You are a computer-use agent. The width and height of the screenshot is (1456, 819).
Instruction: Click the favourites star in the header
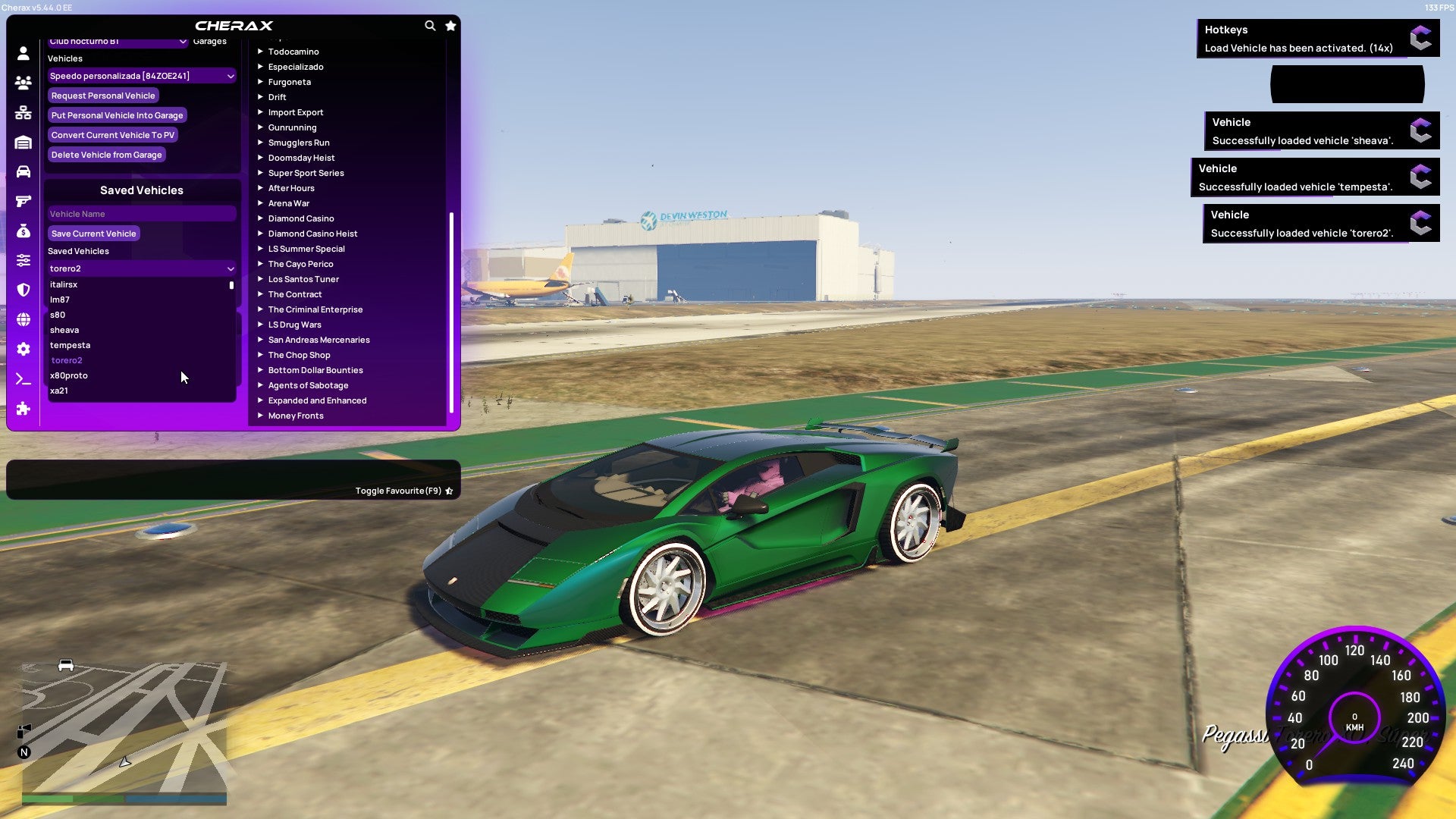pyautogui.click(x=450, y=25)
